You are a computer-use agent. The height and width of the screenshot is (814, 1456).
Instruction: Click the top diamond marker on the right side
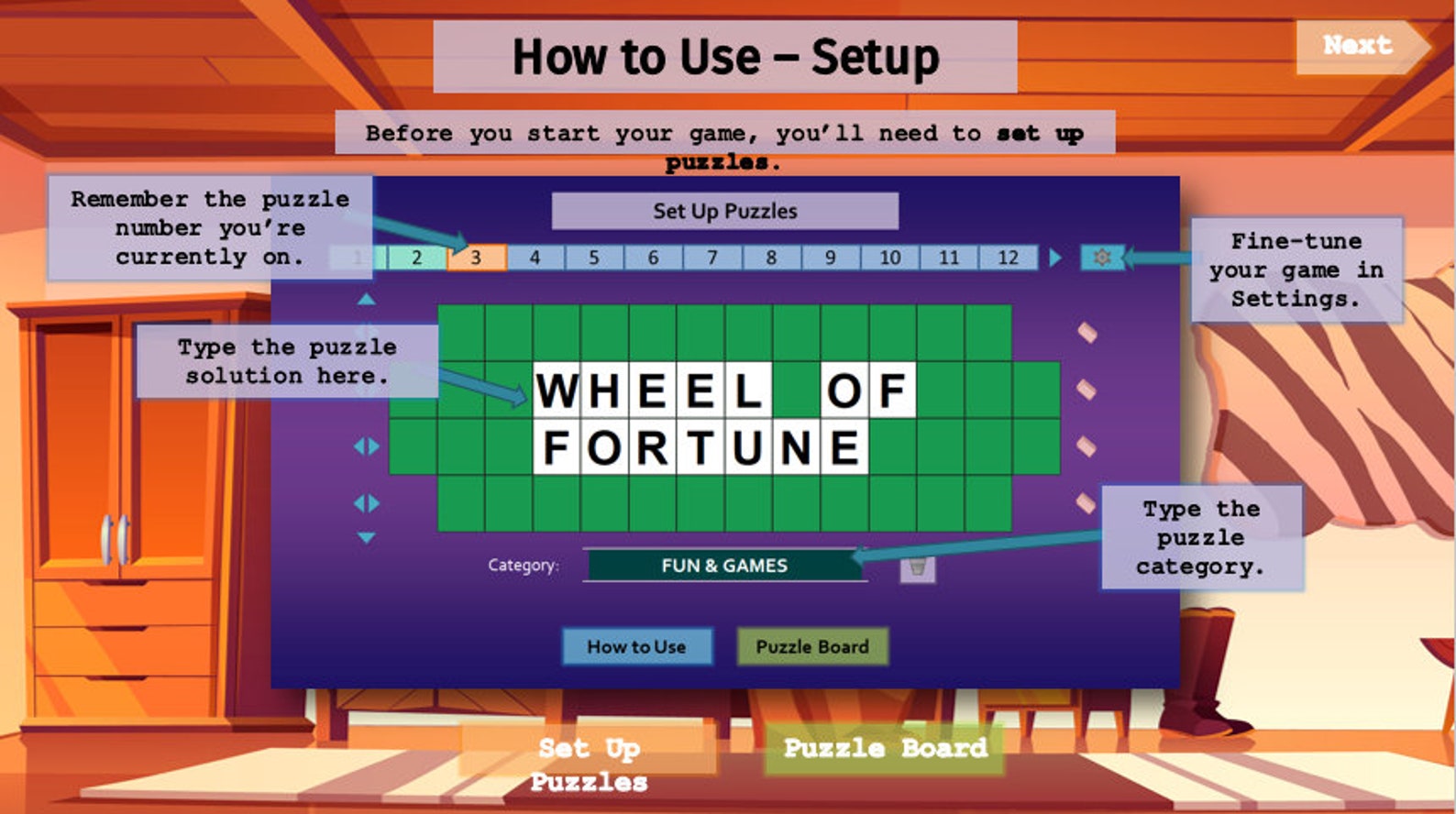(x=1086, y=333)
